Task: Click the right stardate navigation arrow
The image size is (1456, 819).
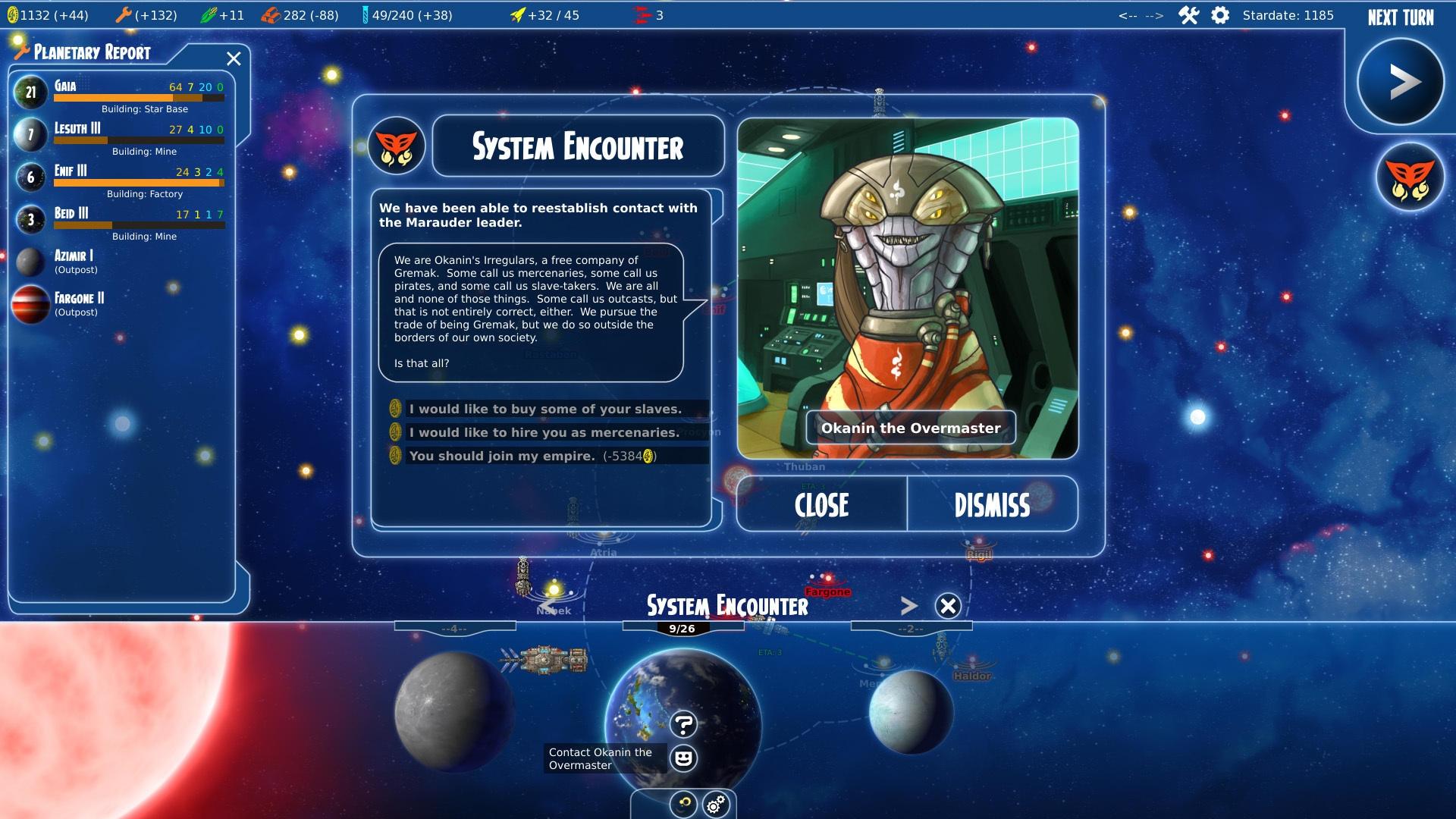Action: (x=1155, y=14)
